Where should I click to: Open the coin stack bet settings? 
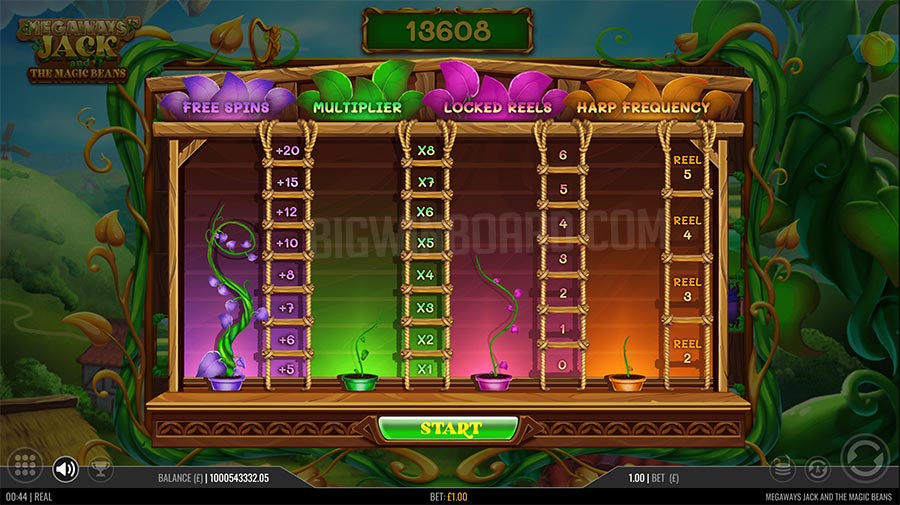[x=783, y=467]
